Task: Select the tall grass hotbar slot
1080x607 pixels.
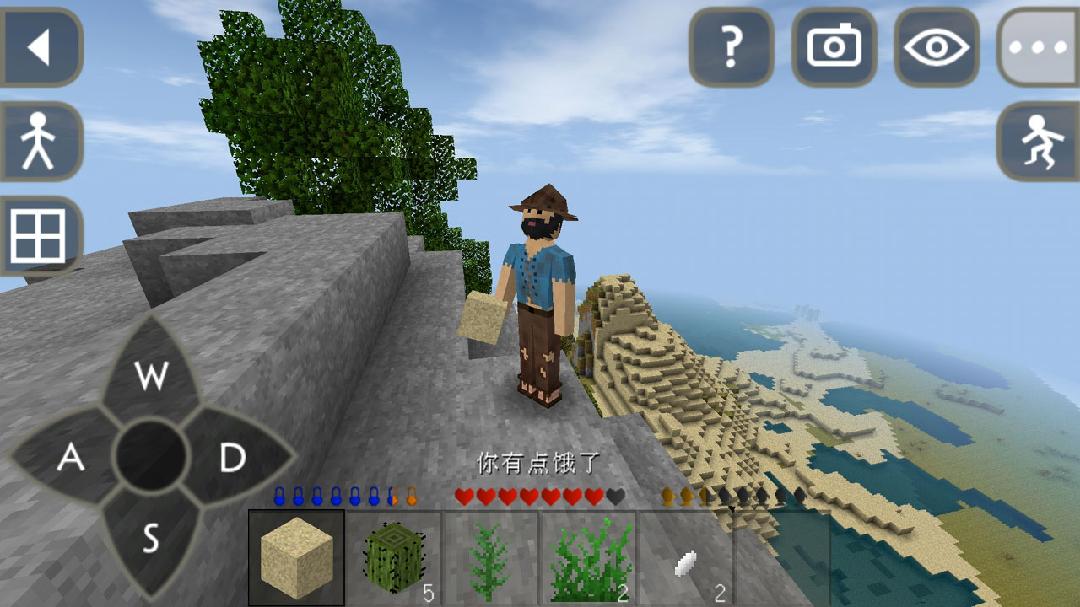Action: (587, 558)
